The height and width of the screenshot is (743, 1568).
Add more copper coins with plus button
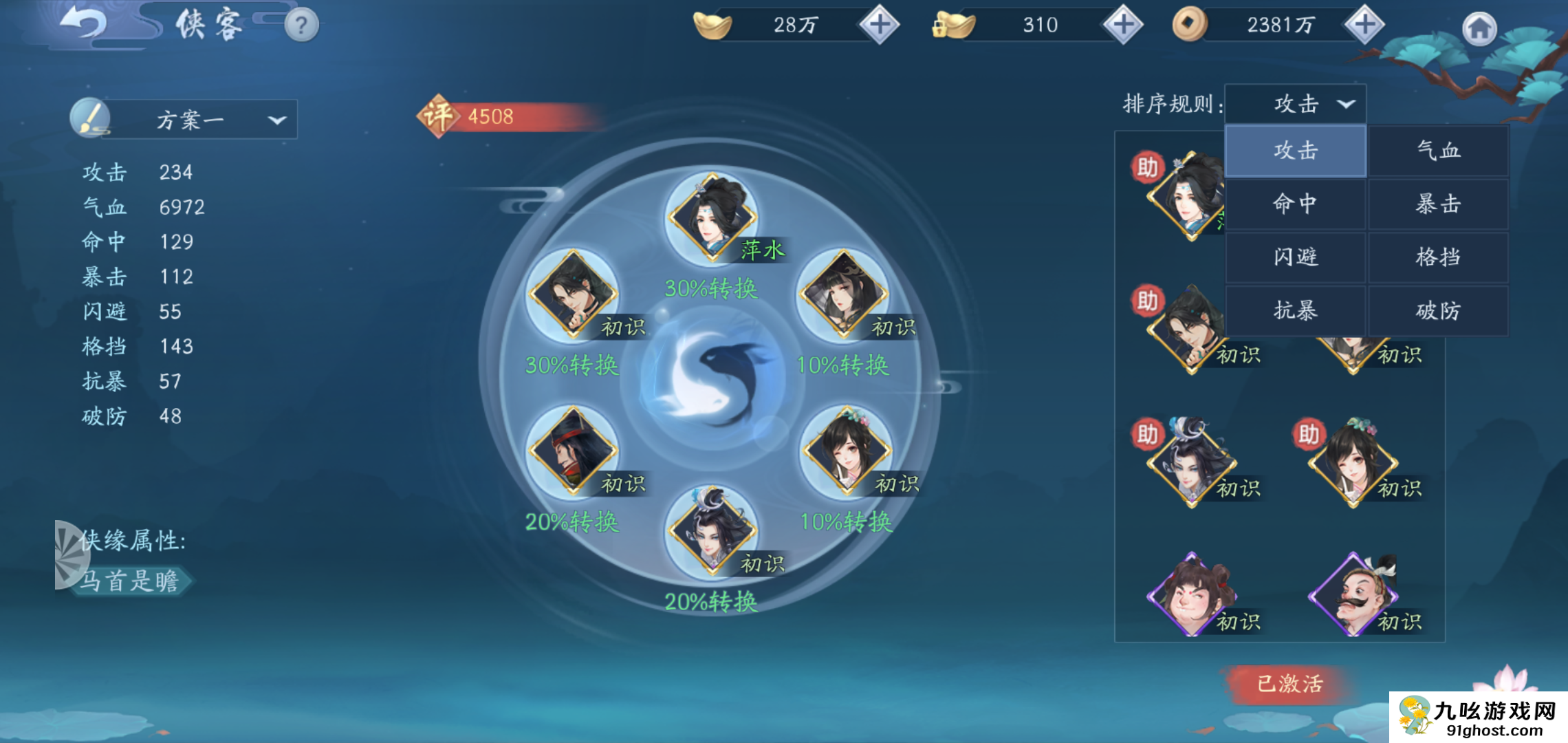pyautogui.click(x=1364, y=25)
